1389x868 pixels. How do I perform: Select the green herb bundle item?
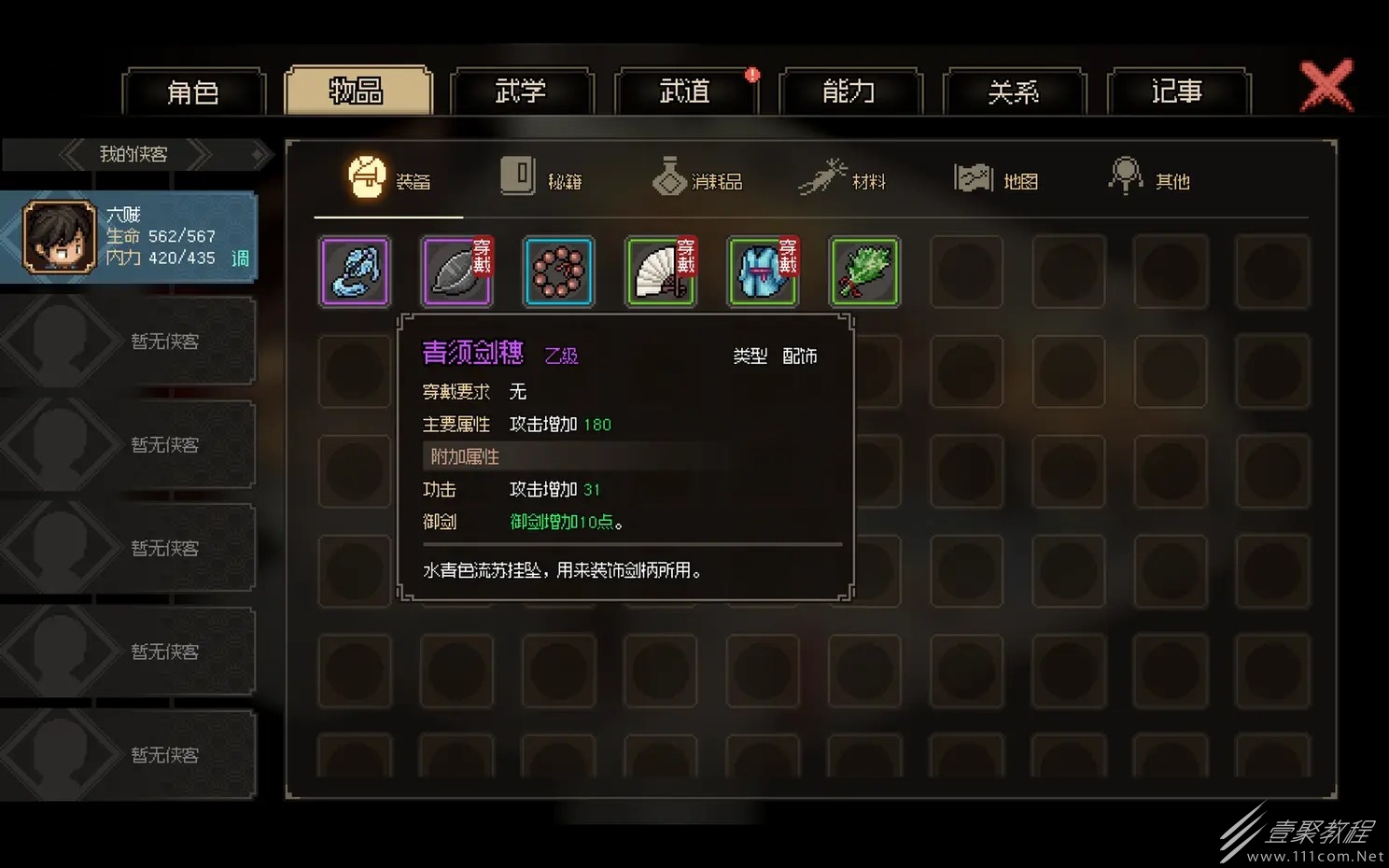point(864,272)
